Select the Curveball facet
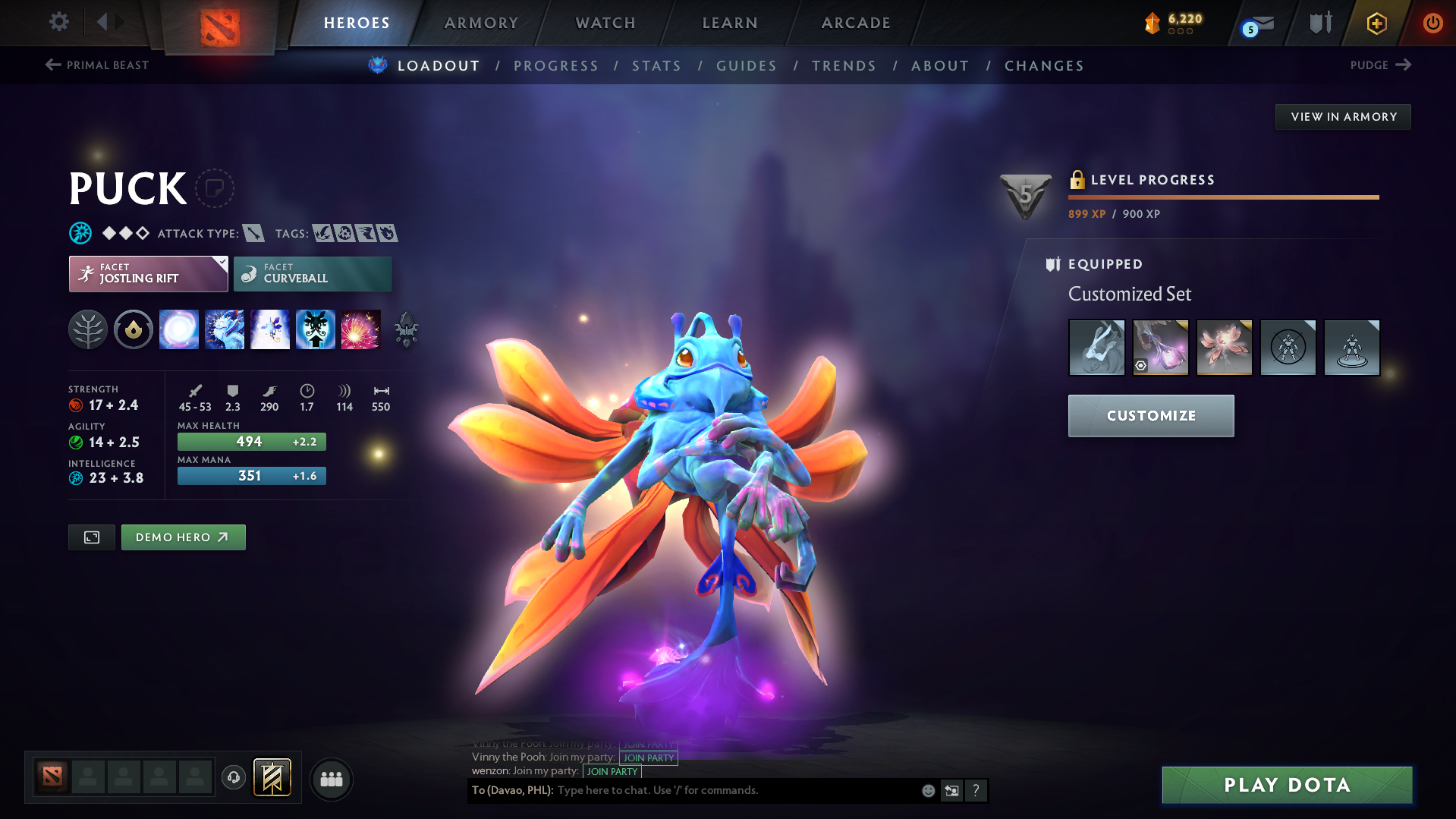 click(312, 273)
